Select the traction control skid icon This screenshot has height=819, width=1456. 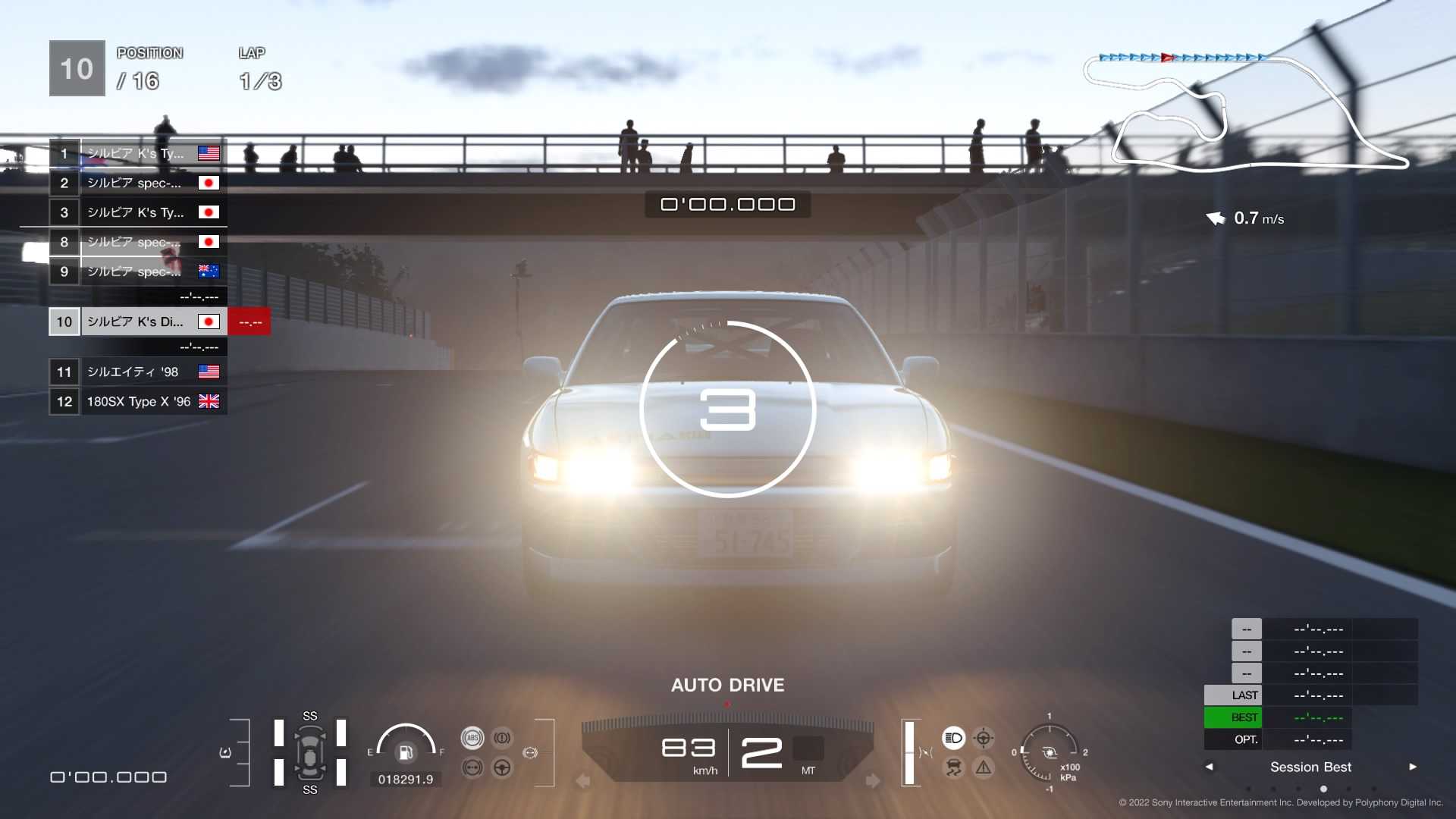click(952, 766)
